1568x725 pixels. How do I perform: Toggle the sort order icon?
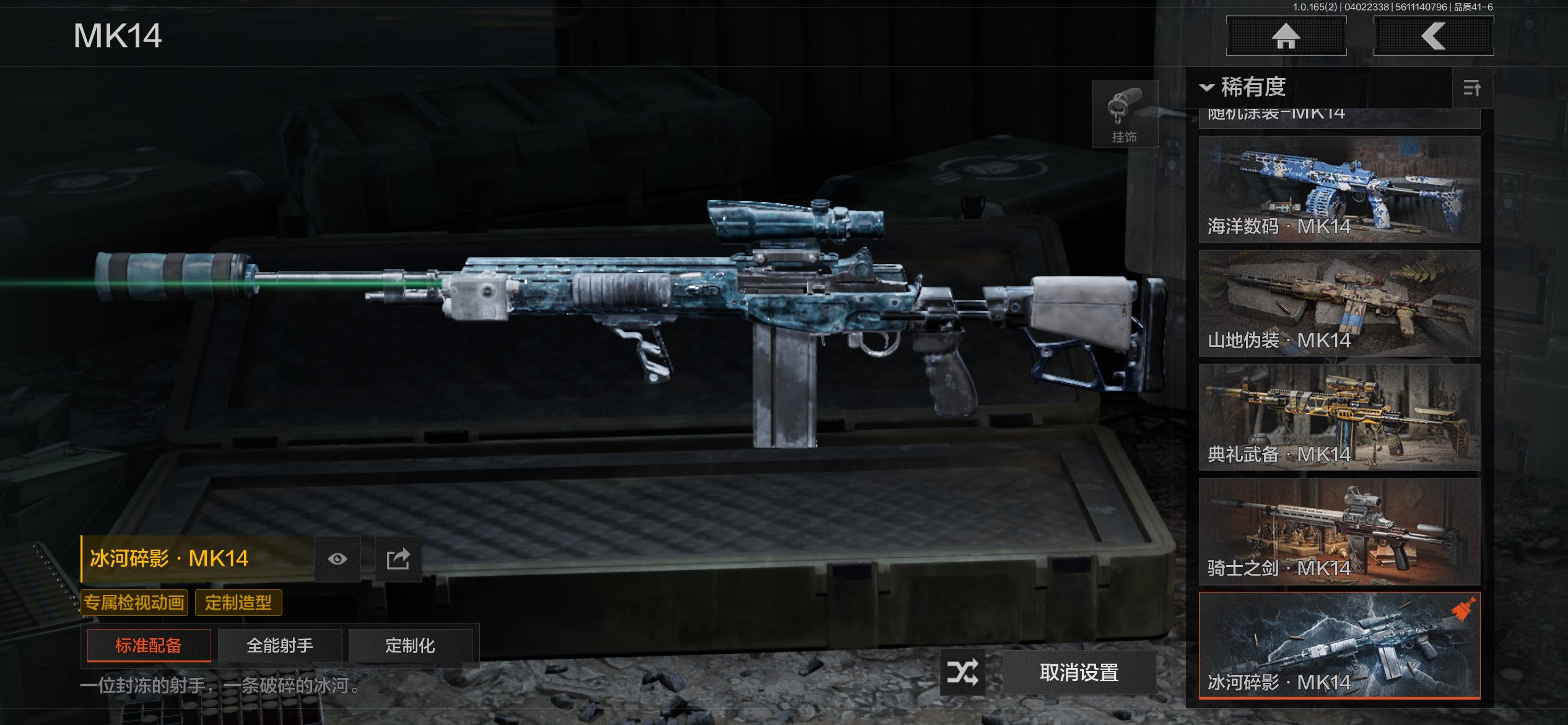pos(1472,88)
